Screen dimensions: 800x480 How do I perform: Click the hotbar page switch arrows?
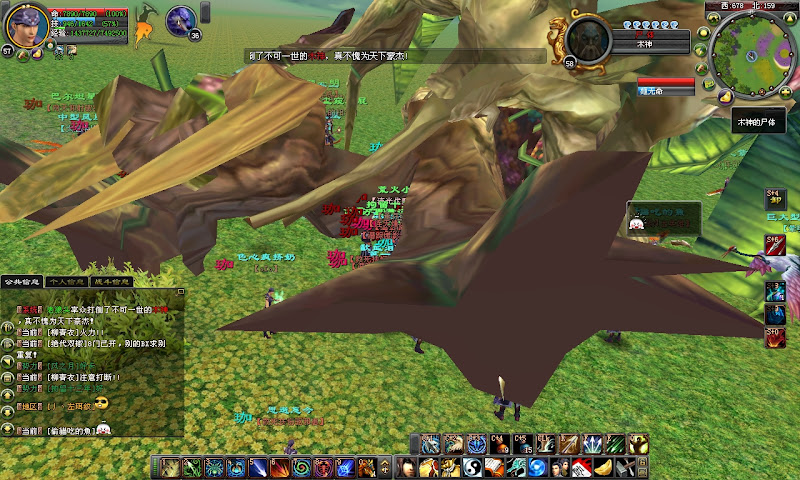(388, 467)
